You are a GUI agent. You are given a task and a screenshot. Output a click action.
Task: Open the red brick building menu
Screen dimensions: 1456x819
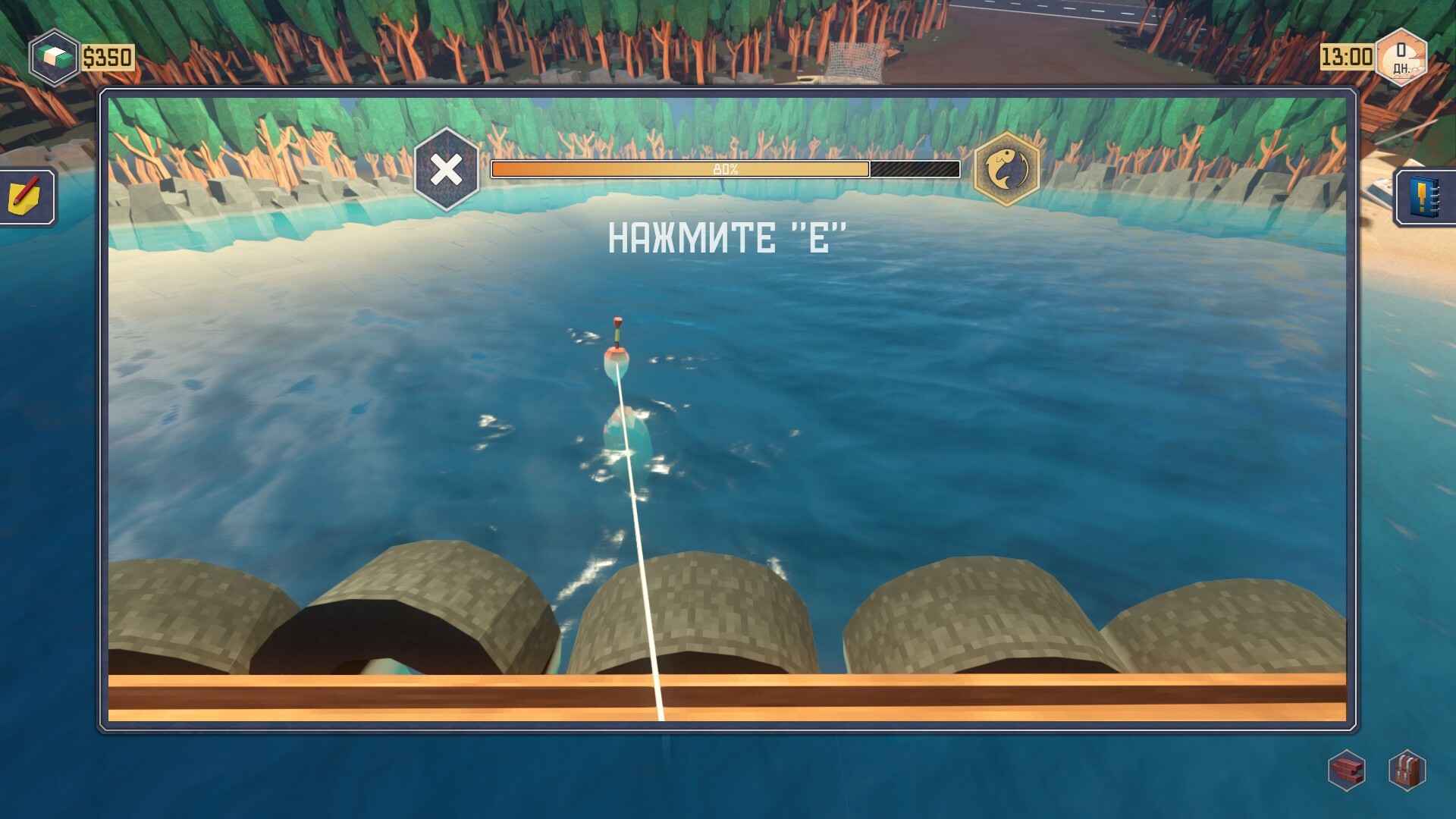pos(1346,771)
